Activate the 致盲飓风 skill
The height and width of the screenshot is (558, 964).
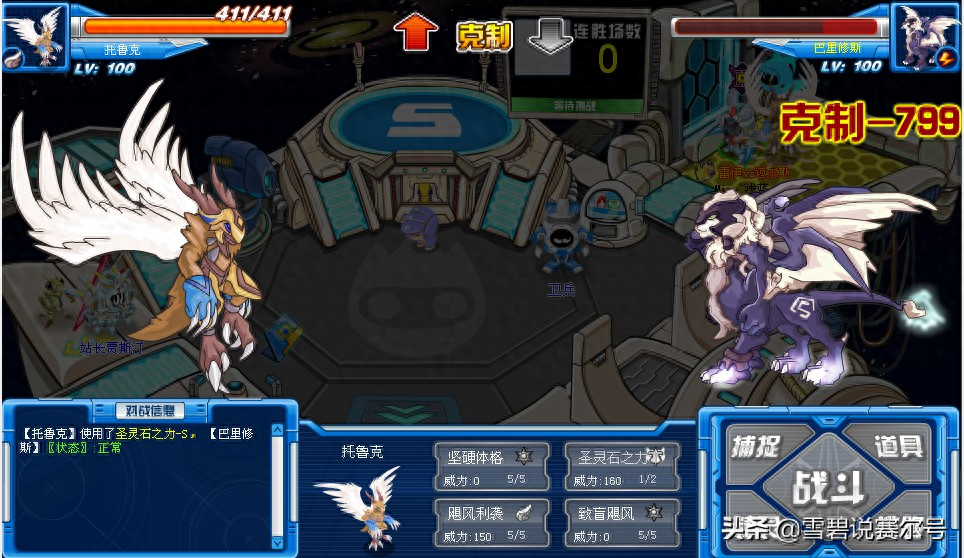622,522
